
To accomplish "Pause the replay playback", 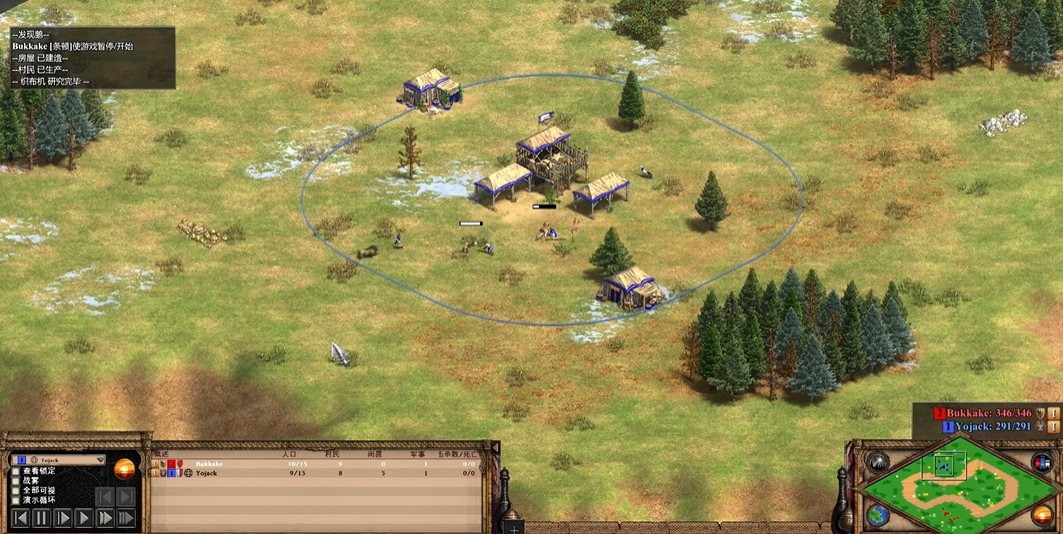I will pos(41,518).
